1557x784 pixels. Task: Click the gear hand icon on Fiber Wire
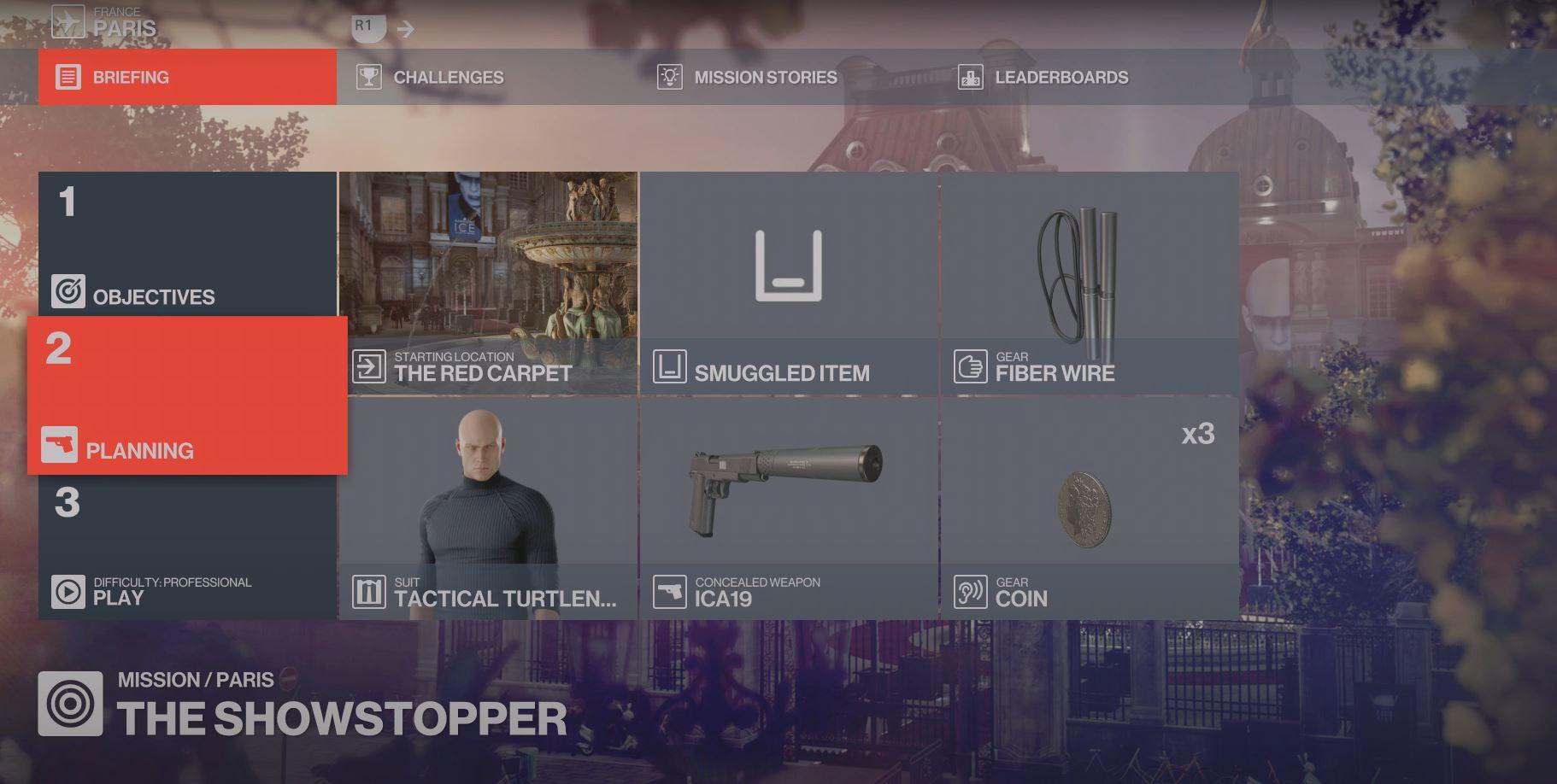pos(970,365)
